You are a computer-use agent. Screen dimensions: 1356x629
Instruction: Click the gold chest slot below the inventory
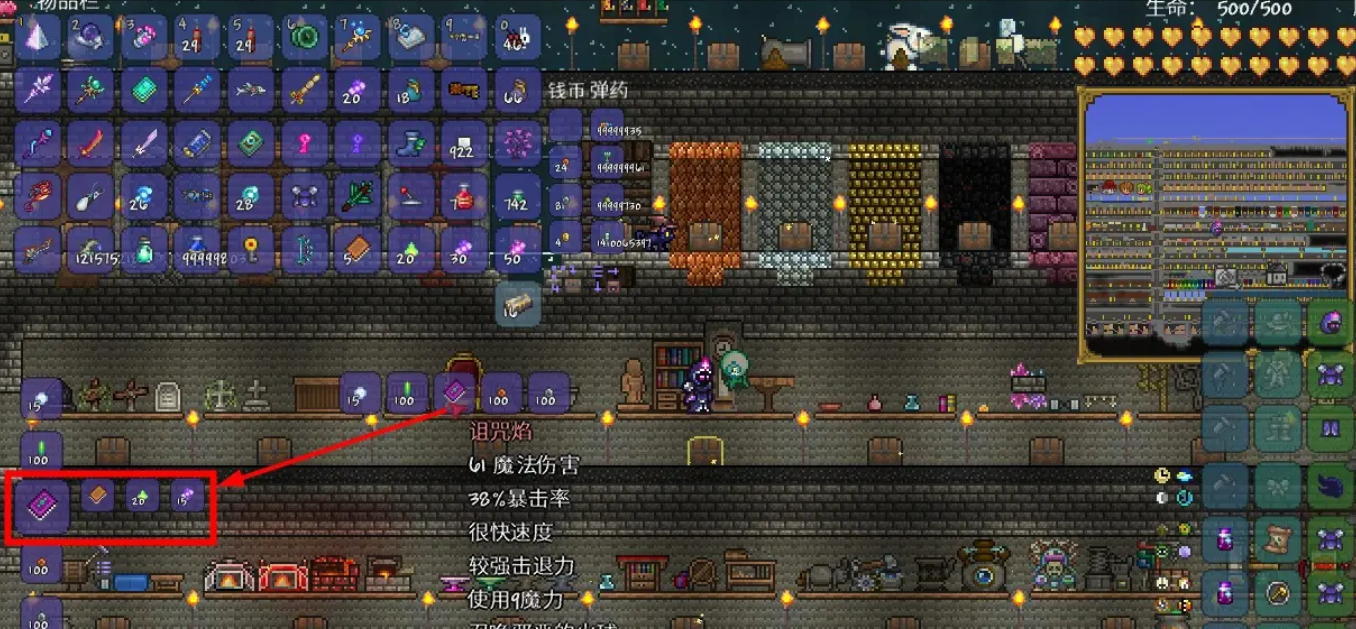518,304
